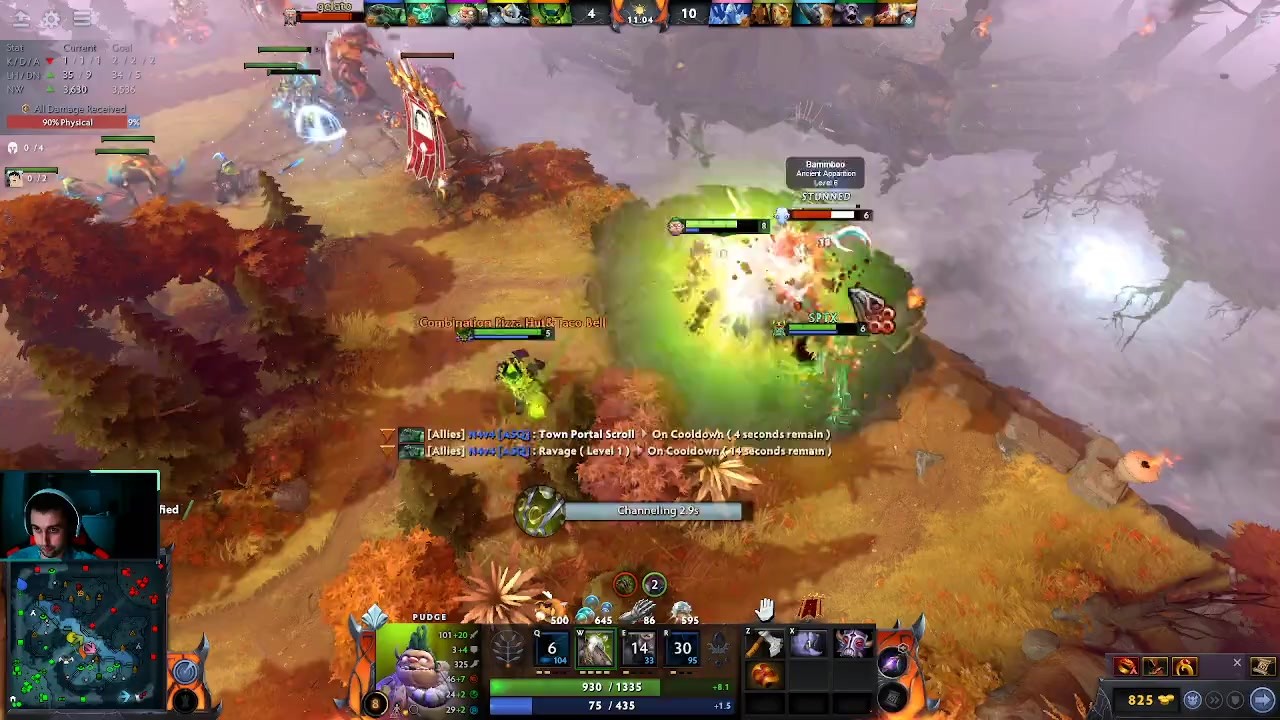Click the orange swirled item in inventory
Viewport: 1280px width, 720px height.
766,677
